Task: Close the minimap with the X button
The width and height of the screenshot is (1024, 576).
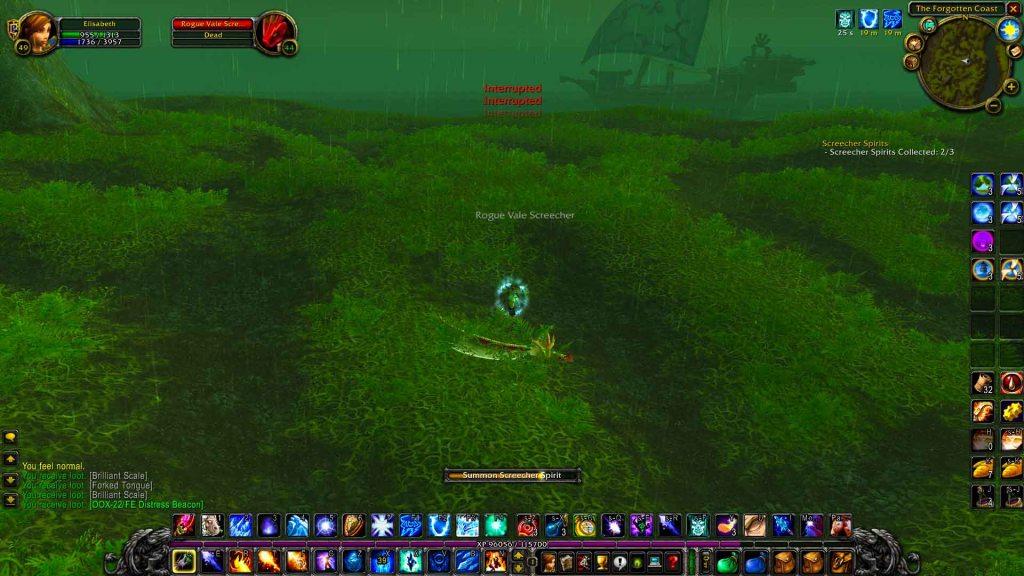Action: click(x=1013, y=9)
